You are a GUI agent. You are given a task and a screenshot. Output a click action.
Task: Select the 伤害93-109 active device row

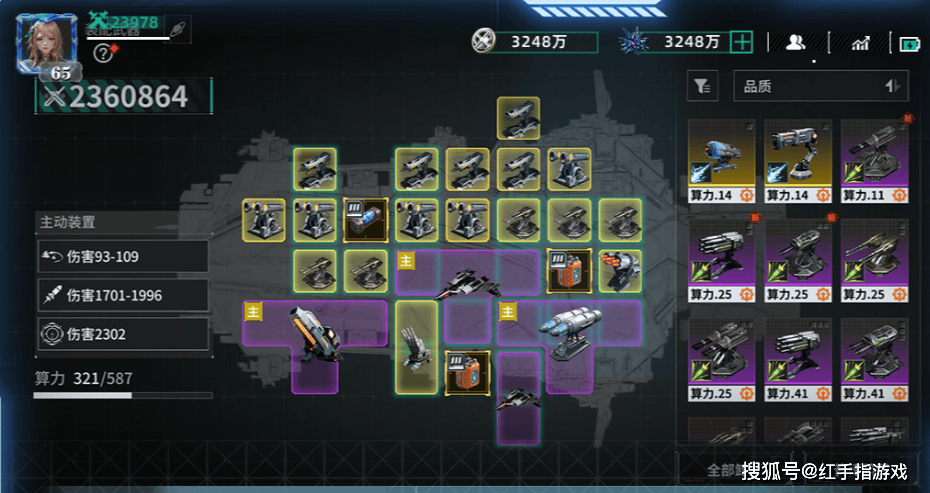coord(122,257)
